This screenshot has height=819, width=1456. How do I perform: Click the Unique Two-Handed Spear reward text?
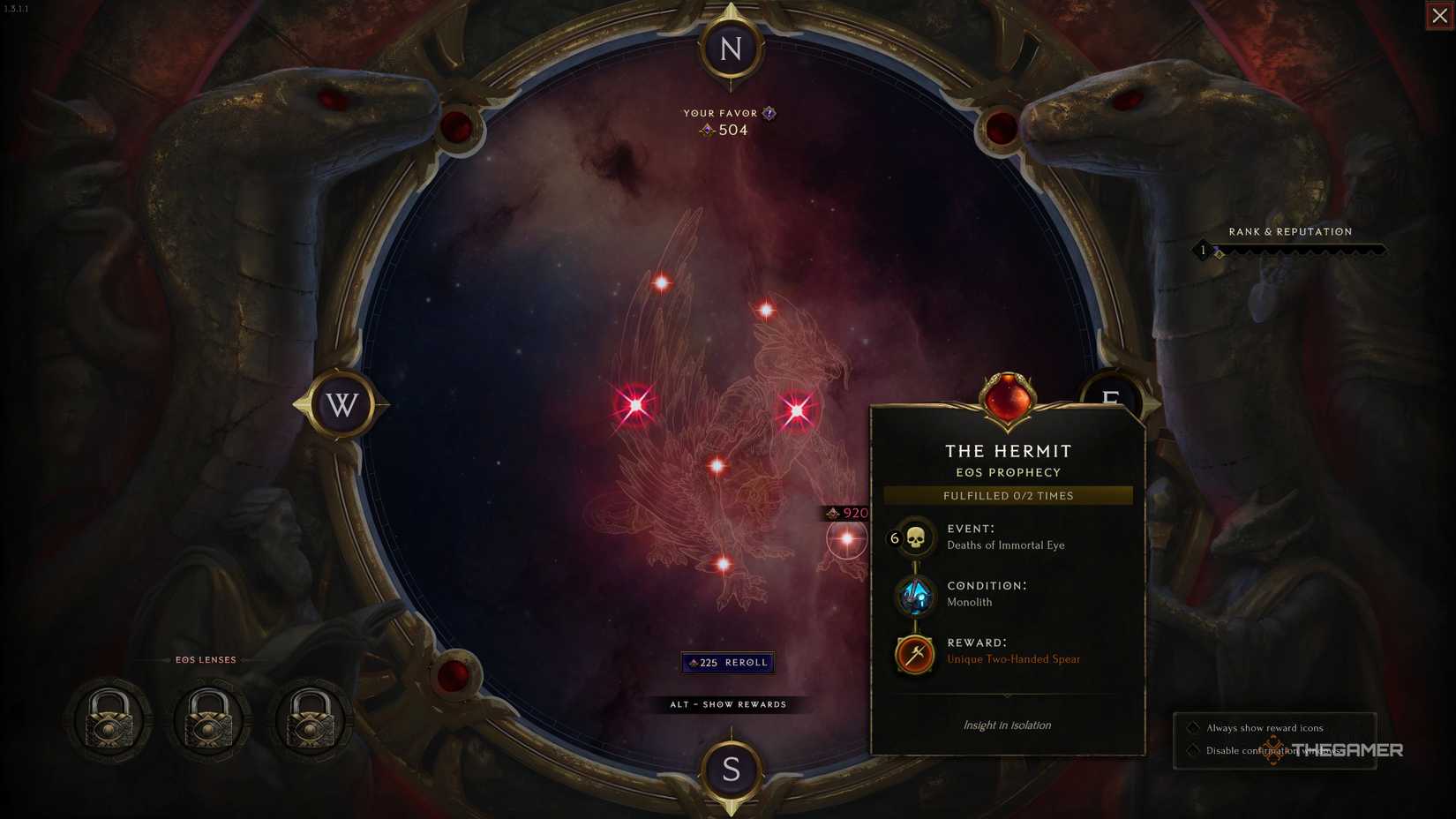(x=1013, y=659)
